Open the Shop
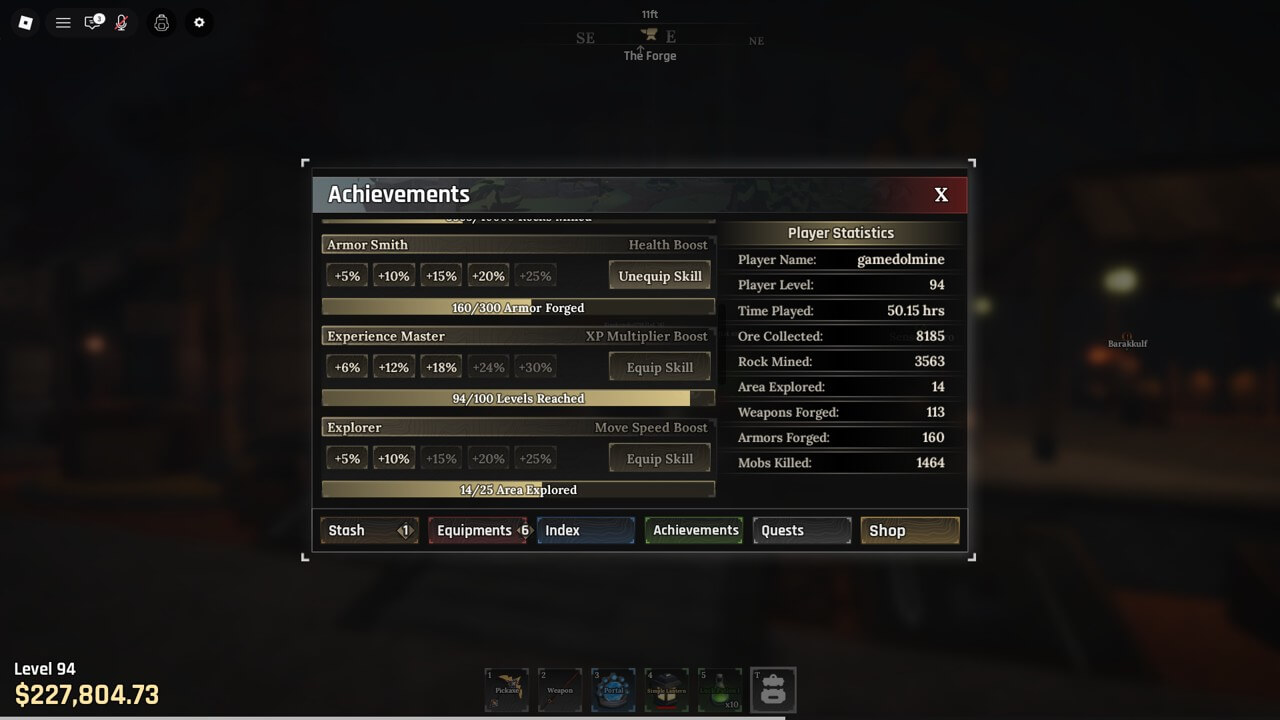Viewport: 1280px width, 720px height. [x=909, y=530]
